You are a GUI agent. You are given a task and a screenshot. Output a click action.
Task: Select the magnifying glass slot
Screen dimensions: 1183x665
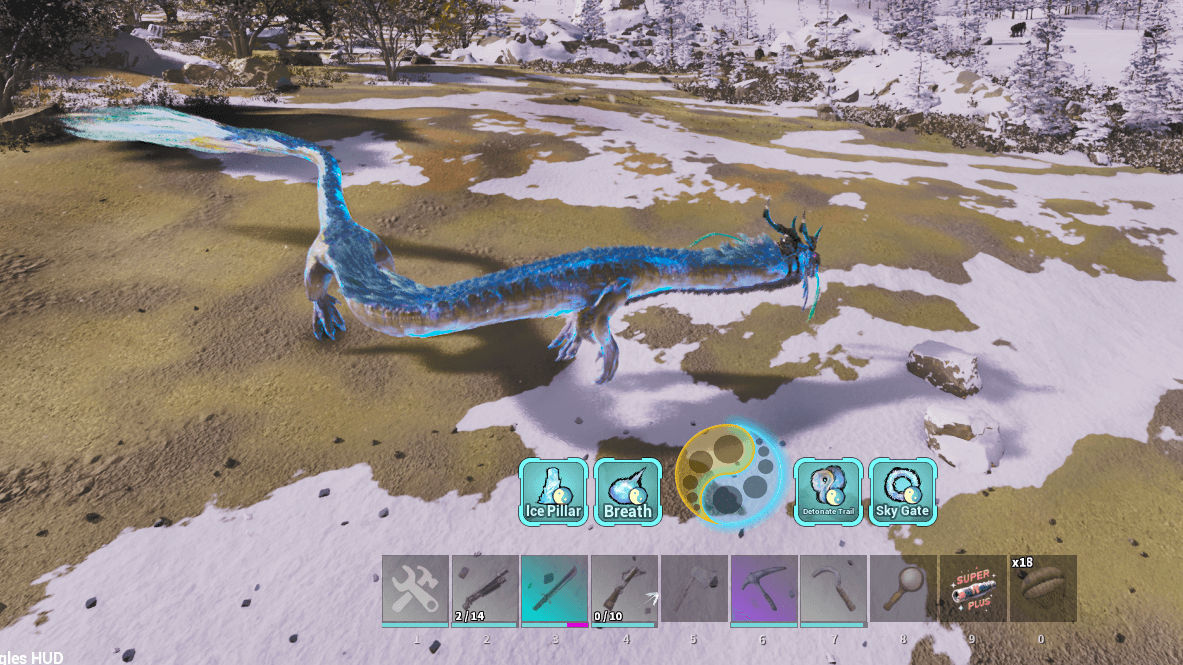(x=903, y=589)
